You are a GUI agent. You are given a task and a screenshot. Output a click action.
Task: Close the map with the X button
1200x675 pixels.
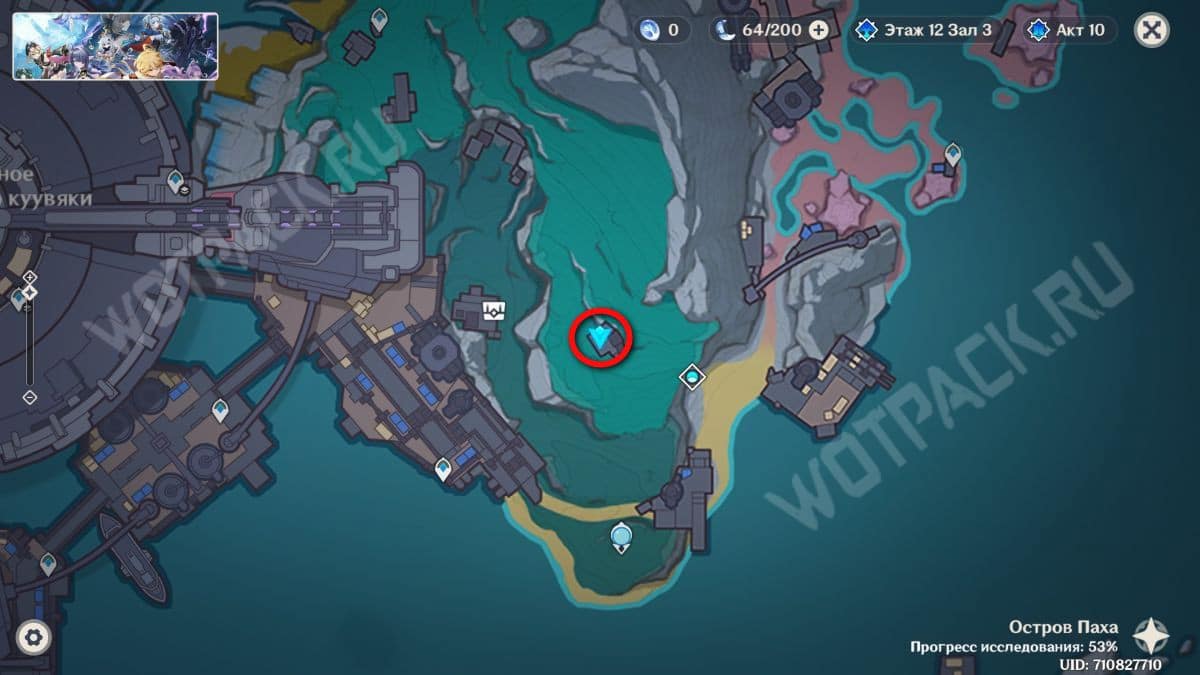tap(1151, 30)
